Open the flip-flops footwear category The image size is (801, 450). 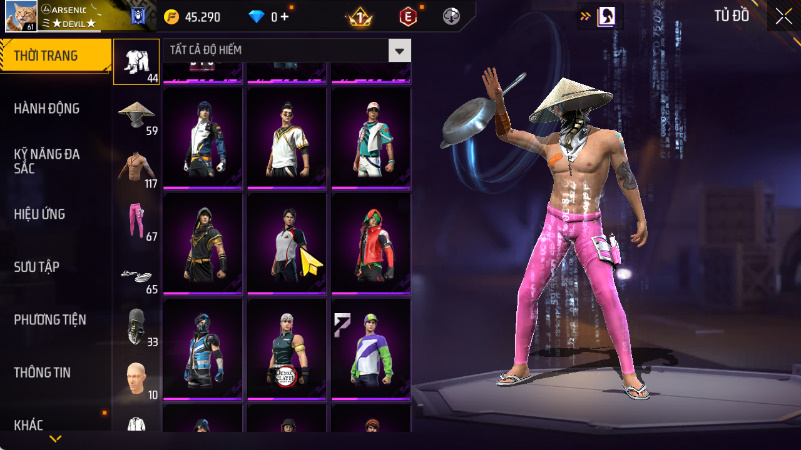tap(138, 275)
